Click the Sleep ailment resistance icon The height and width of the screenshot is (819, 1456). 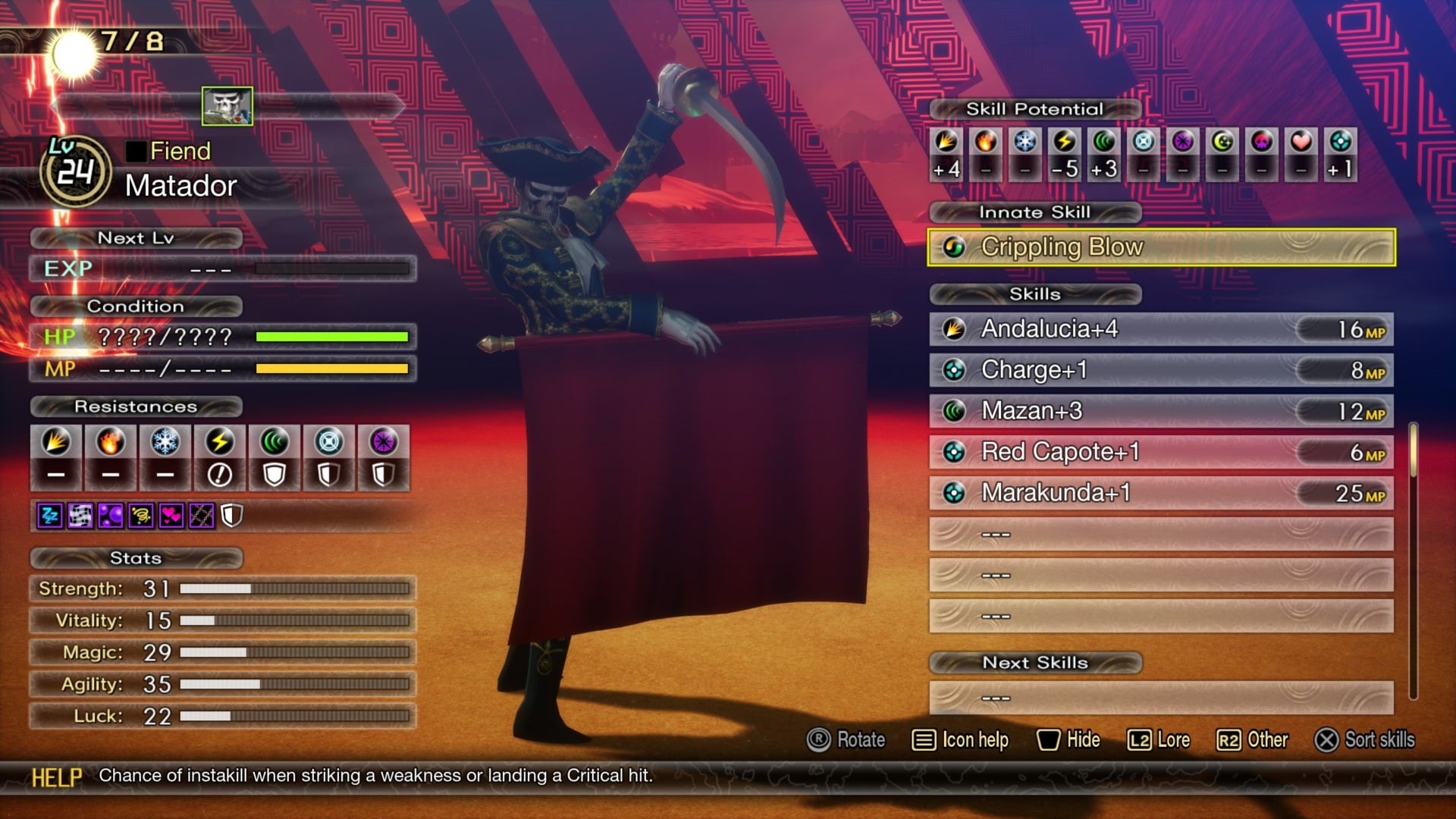(49, 516)
